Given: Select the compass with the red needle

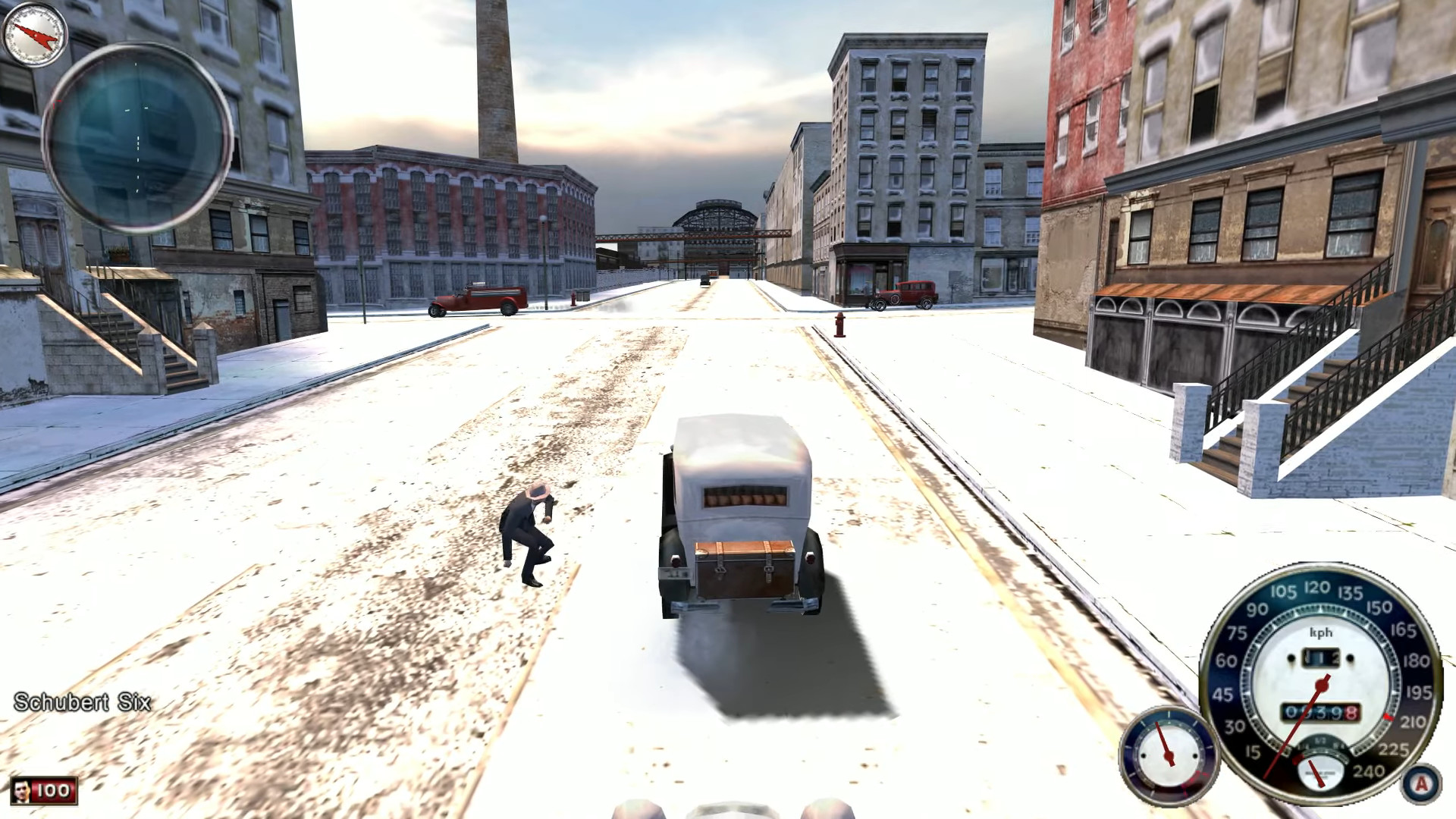Looking at the screenshot, I should 35,34.
